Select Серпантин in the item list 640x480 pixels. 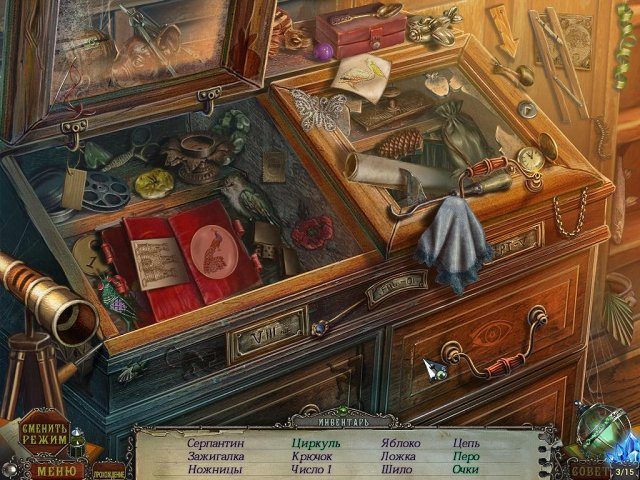[216, 441]
